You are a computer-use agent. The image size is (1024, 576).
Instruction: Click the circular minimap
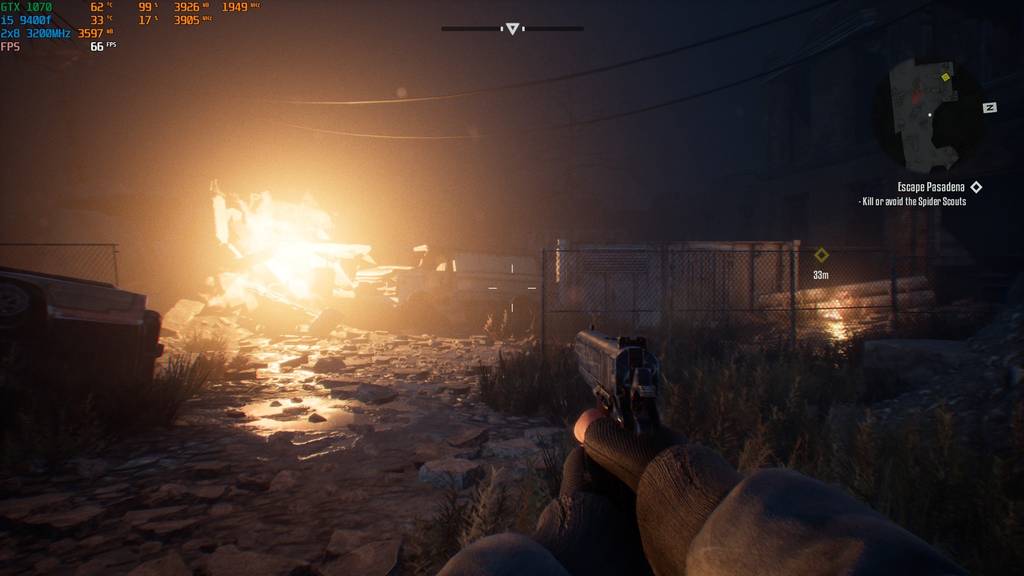(929, 114)
